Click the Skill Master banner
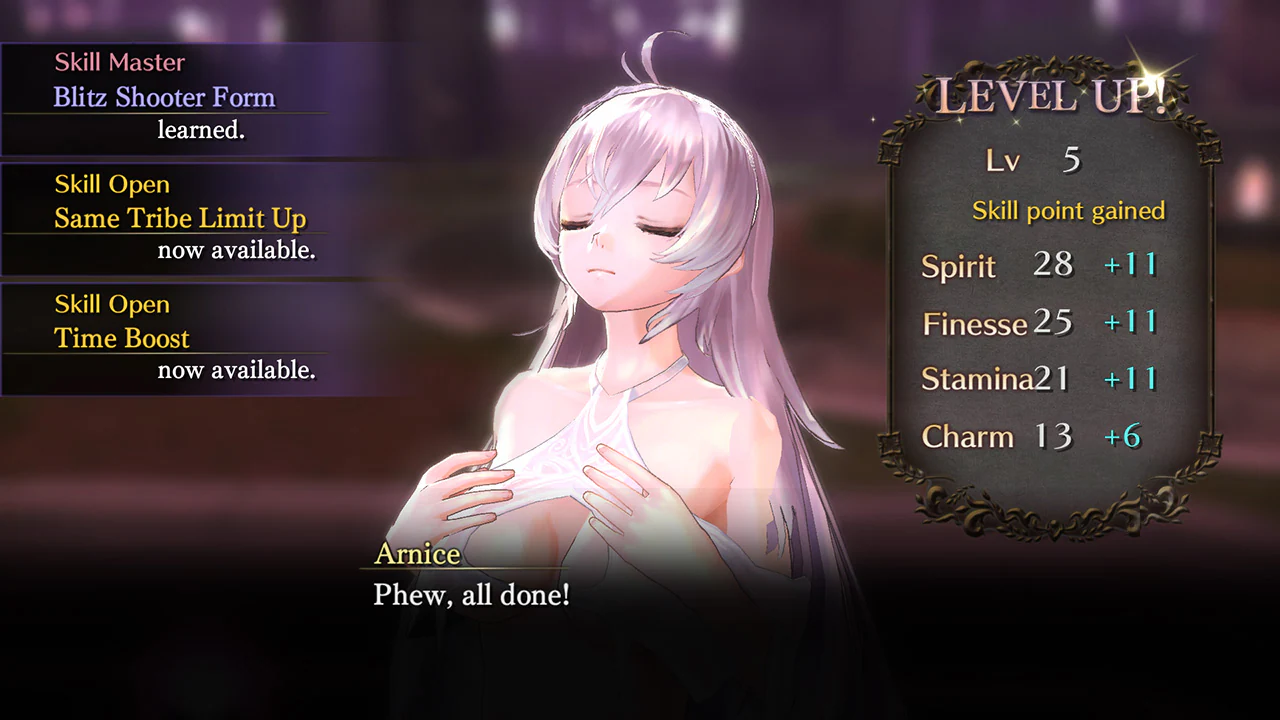The image size is (1280, 720). point(119,62)
